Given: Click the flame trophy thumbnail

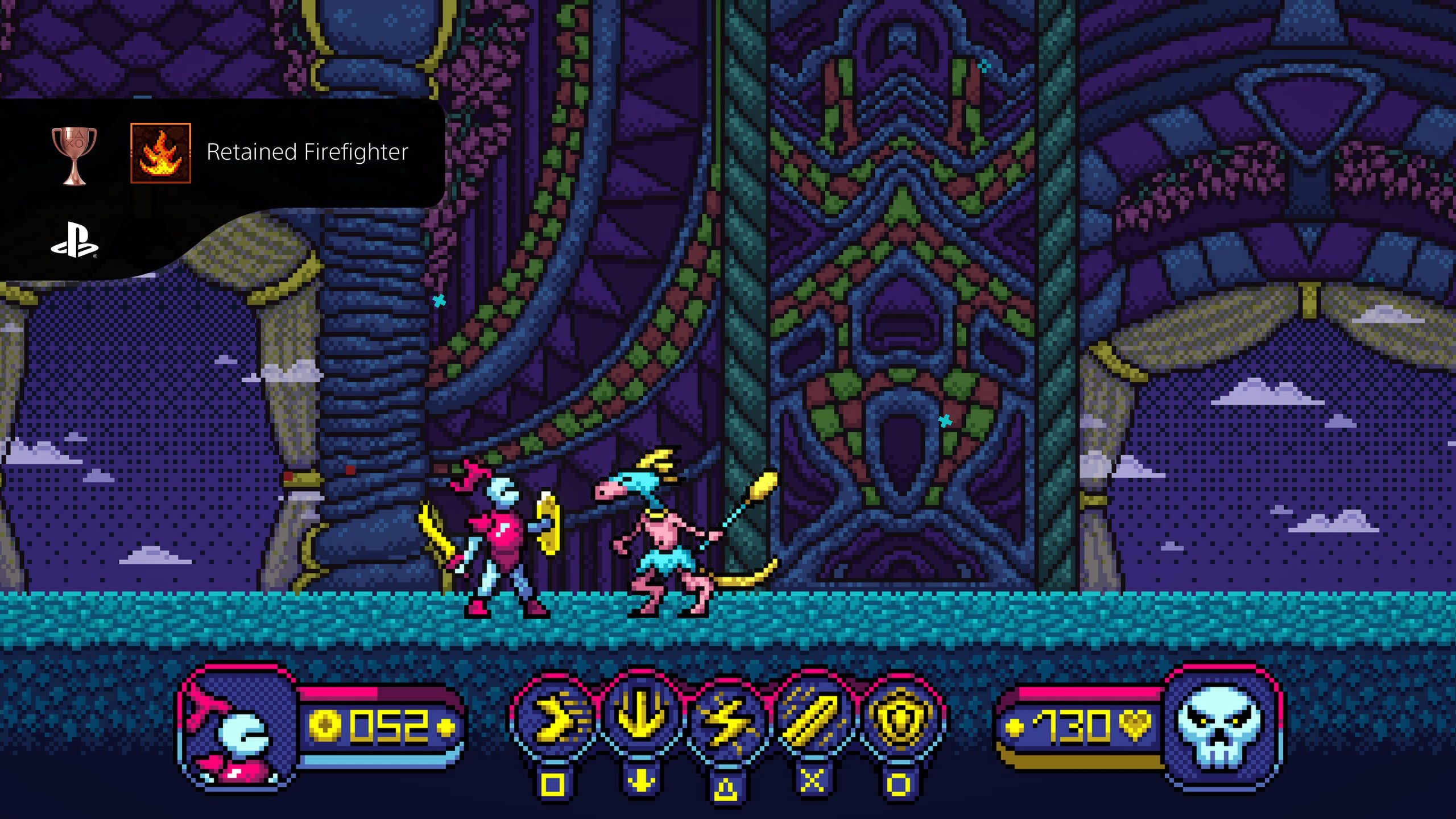Looking at the screenshot, I should [160, 153].
